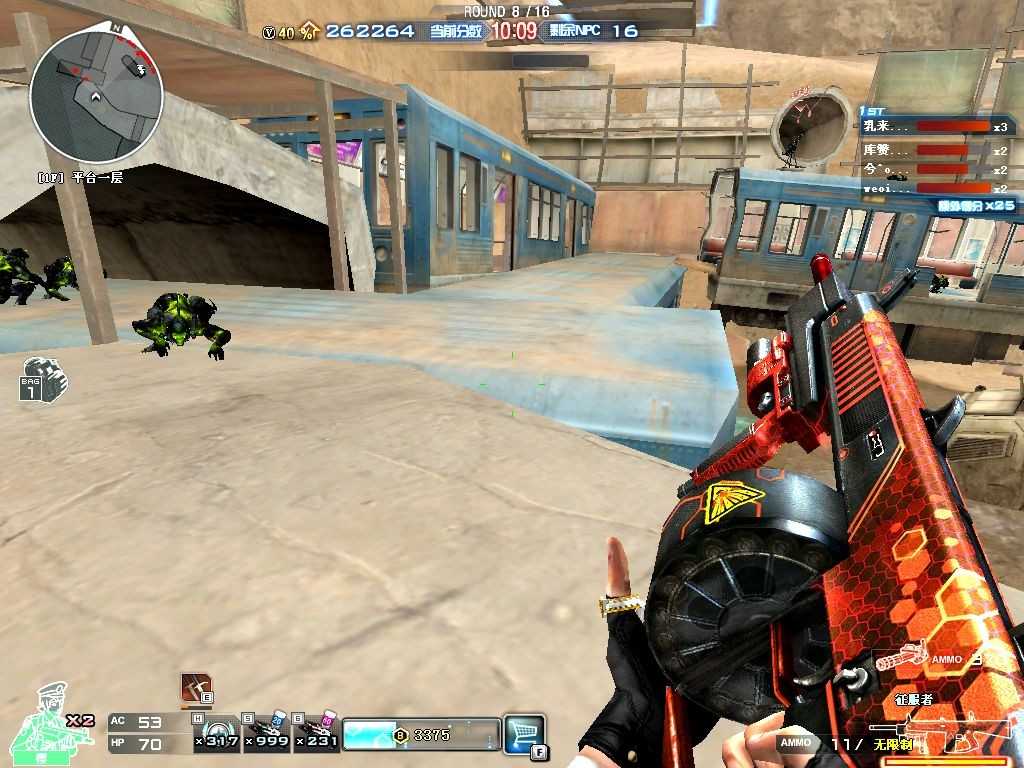Use the x317 round healing item

tap(217, 733)
